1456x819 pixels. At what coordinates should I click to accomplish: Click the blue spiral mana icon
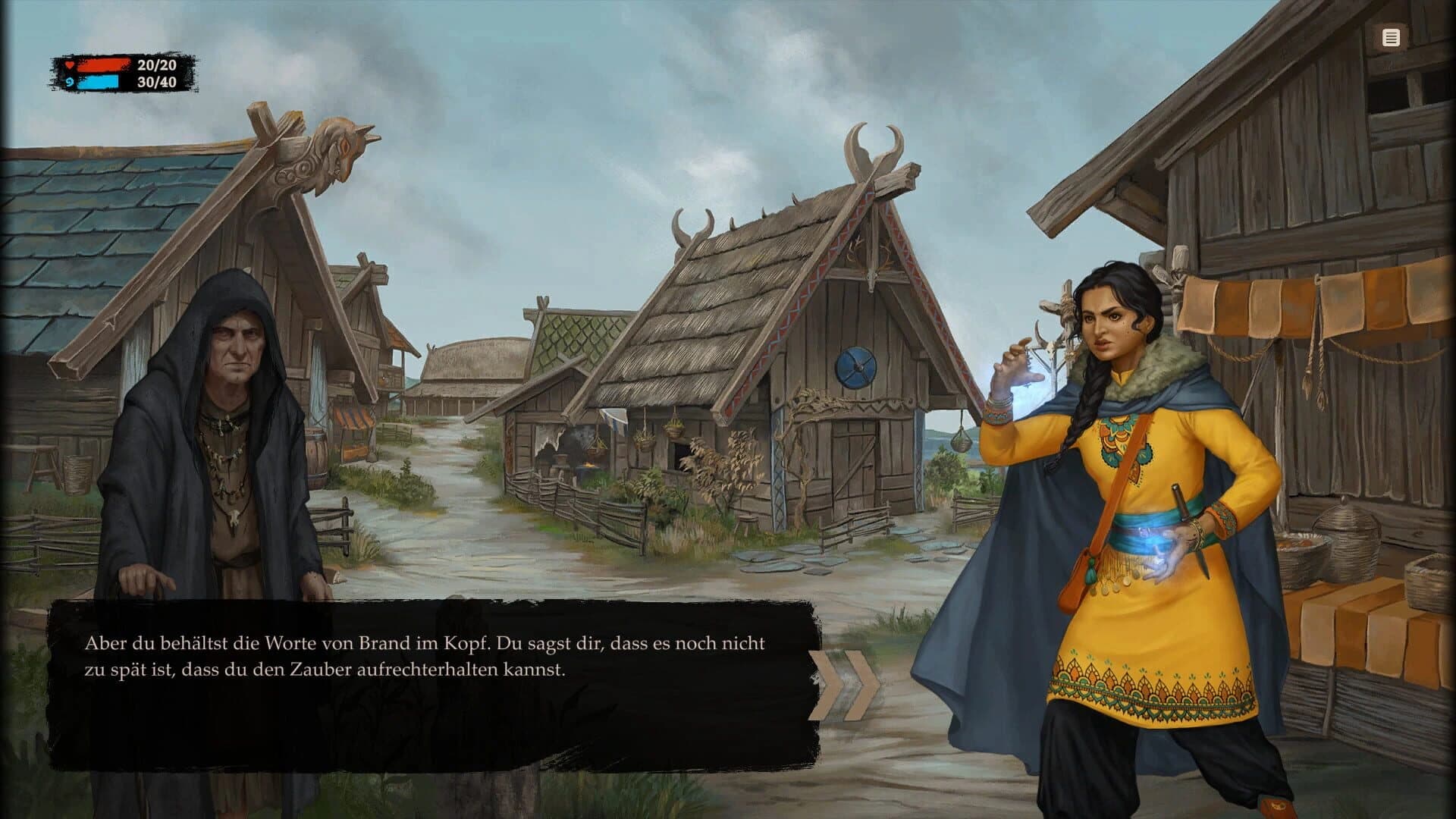coord(69,83)
